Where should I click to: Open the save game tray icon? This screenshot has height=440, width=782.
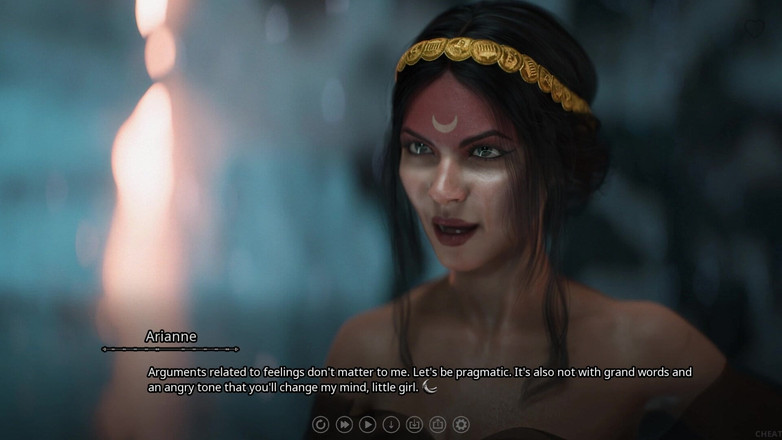tap(414, 424)
